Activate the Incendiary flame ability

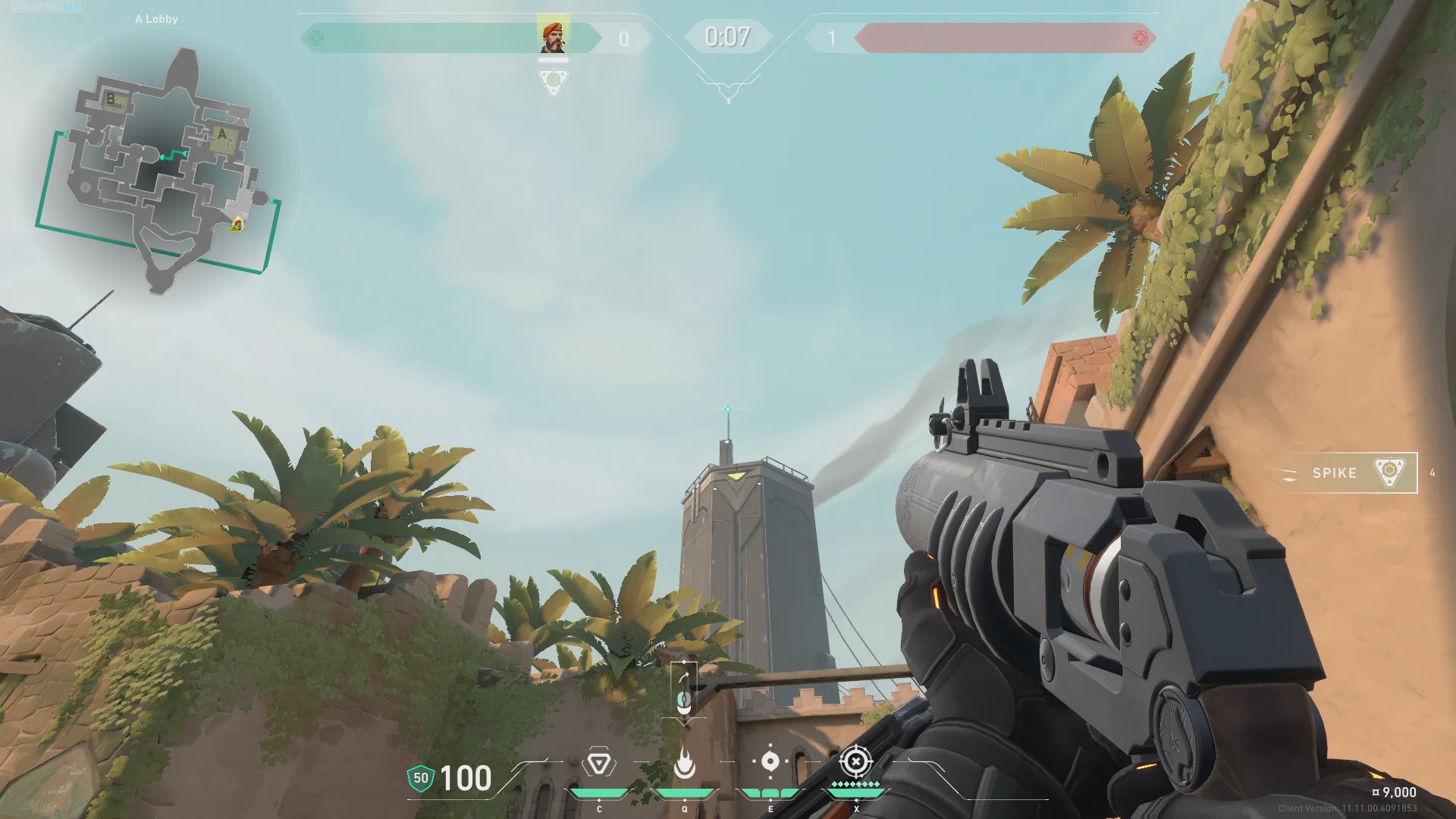(x=684, y=763)
